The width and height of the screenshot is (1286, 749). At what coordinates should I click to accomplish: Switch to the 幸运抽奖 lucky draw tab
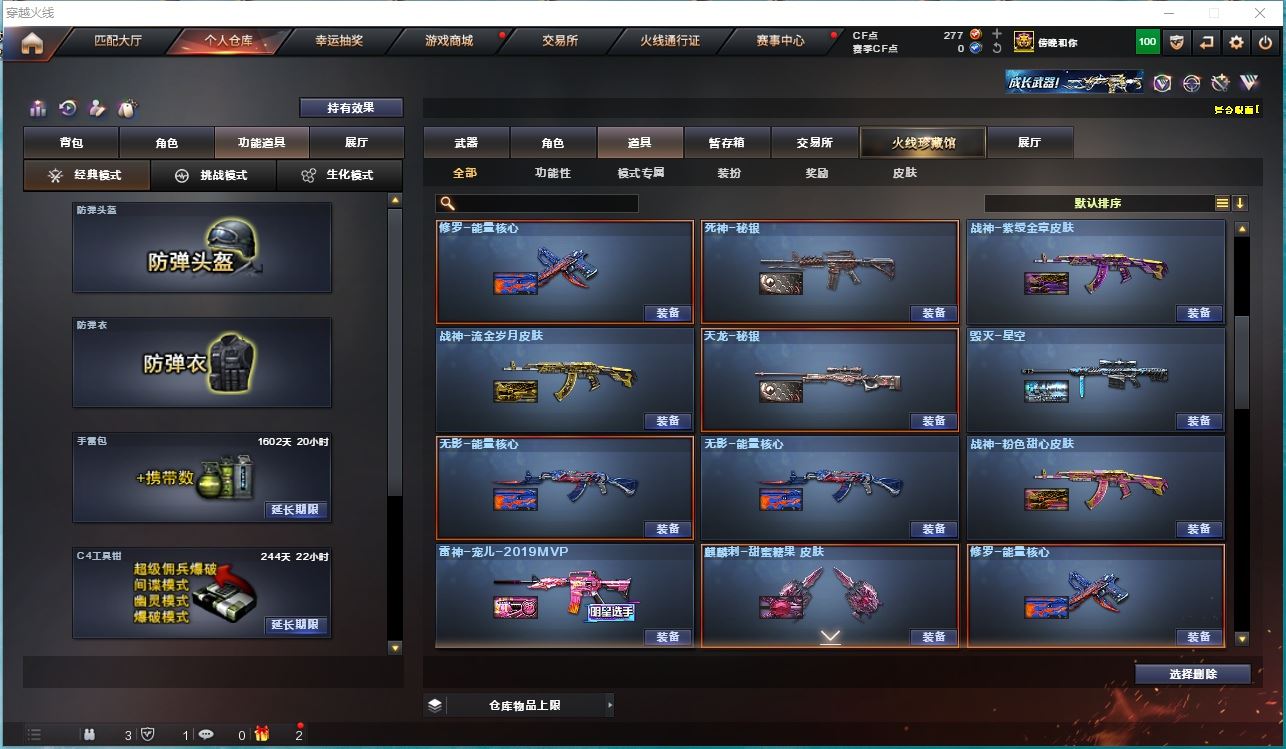click(x=339, y=41)
